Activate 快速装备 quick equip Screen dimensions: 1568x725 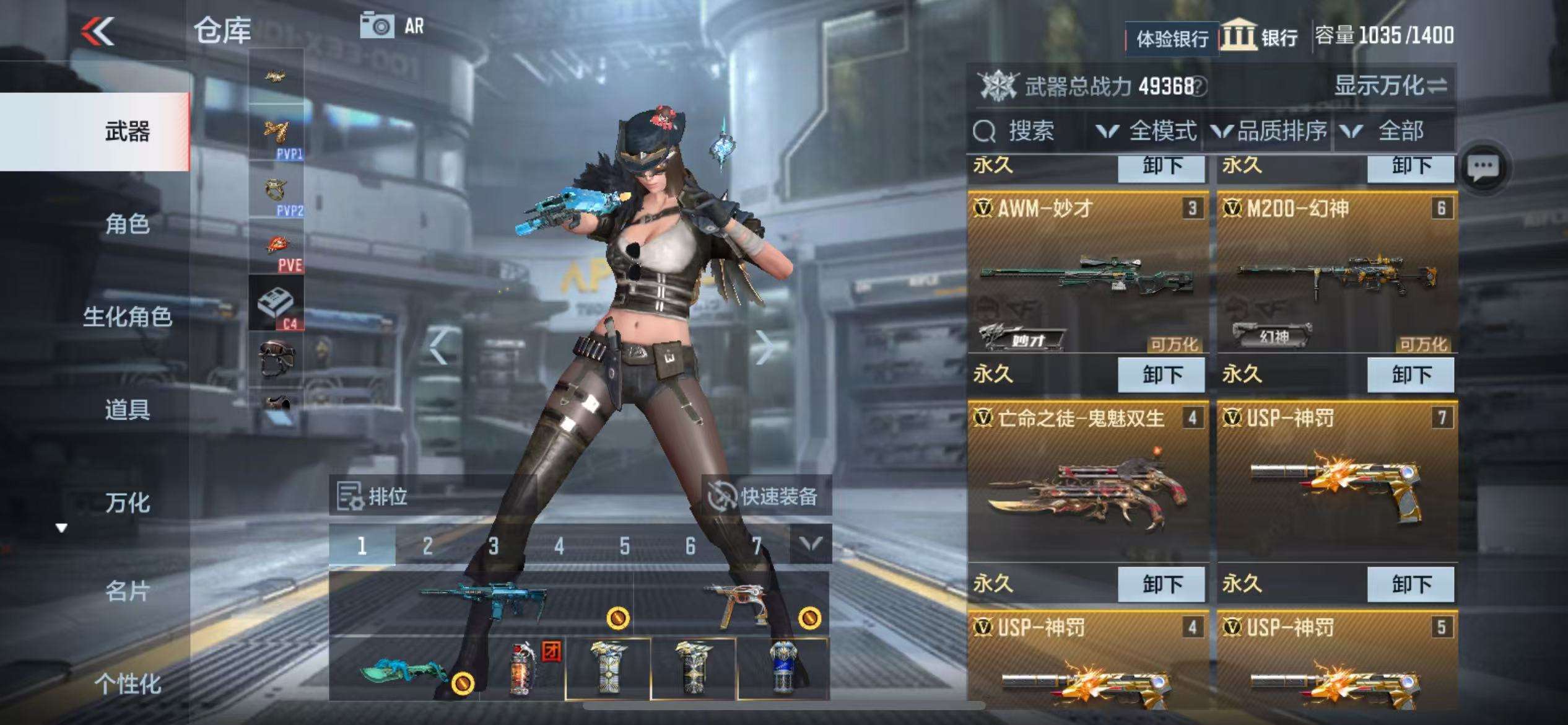click(766, 496)
